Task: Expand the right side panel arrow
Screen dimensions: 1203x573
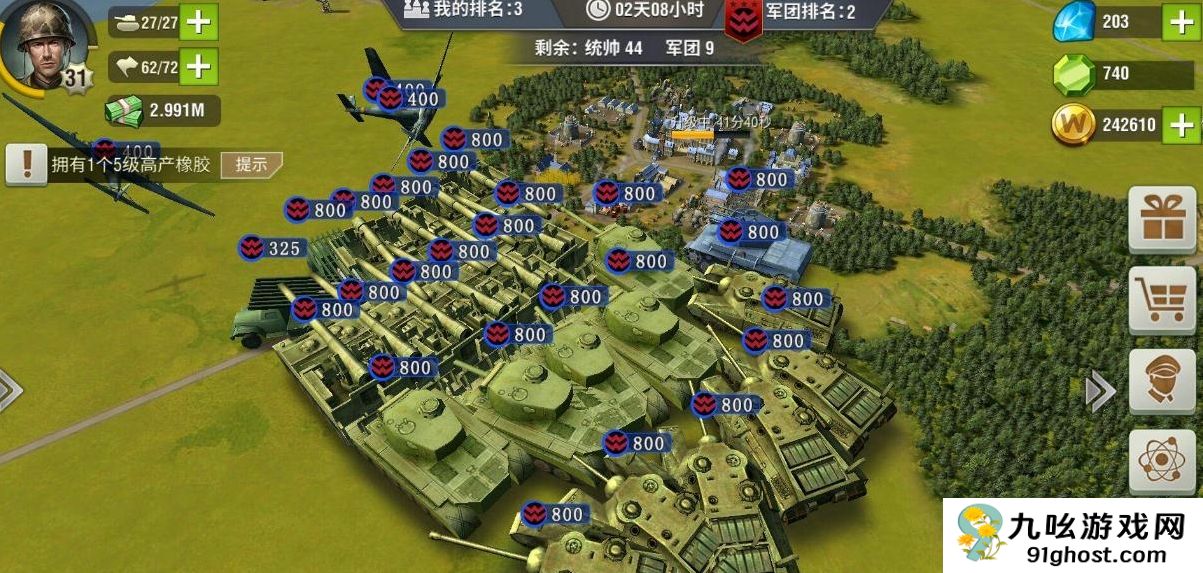Action: pos(1099,391)
